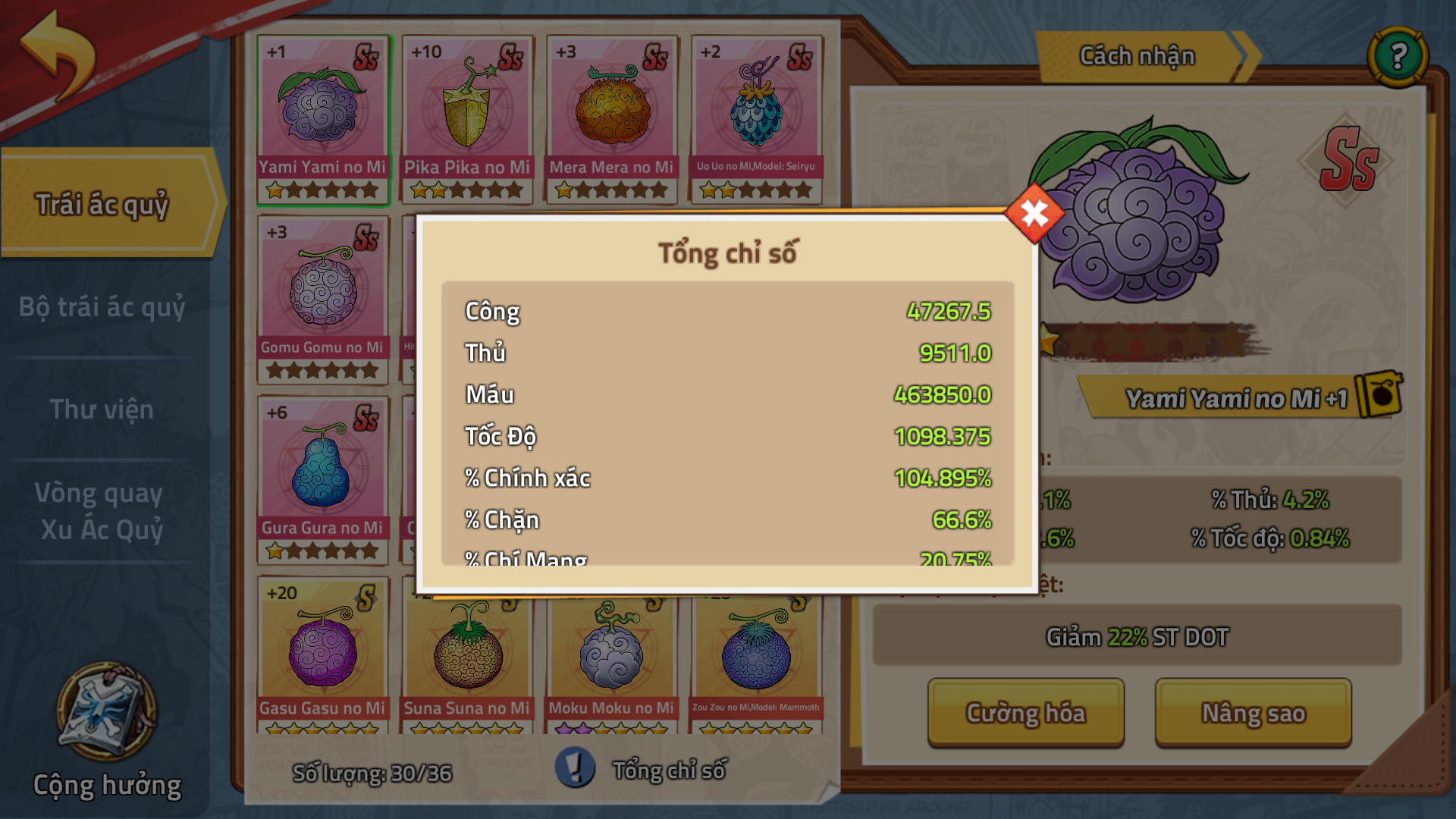Click the Cường hóa button
Viewport: 1456px width, 819px height.
[x=1025, y=713]
